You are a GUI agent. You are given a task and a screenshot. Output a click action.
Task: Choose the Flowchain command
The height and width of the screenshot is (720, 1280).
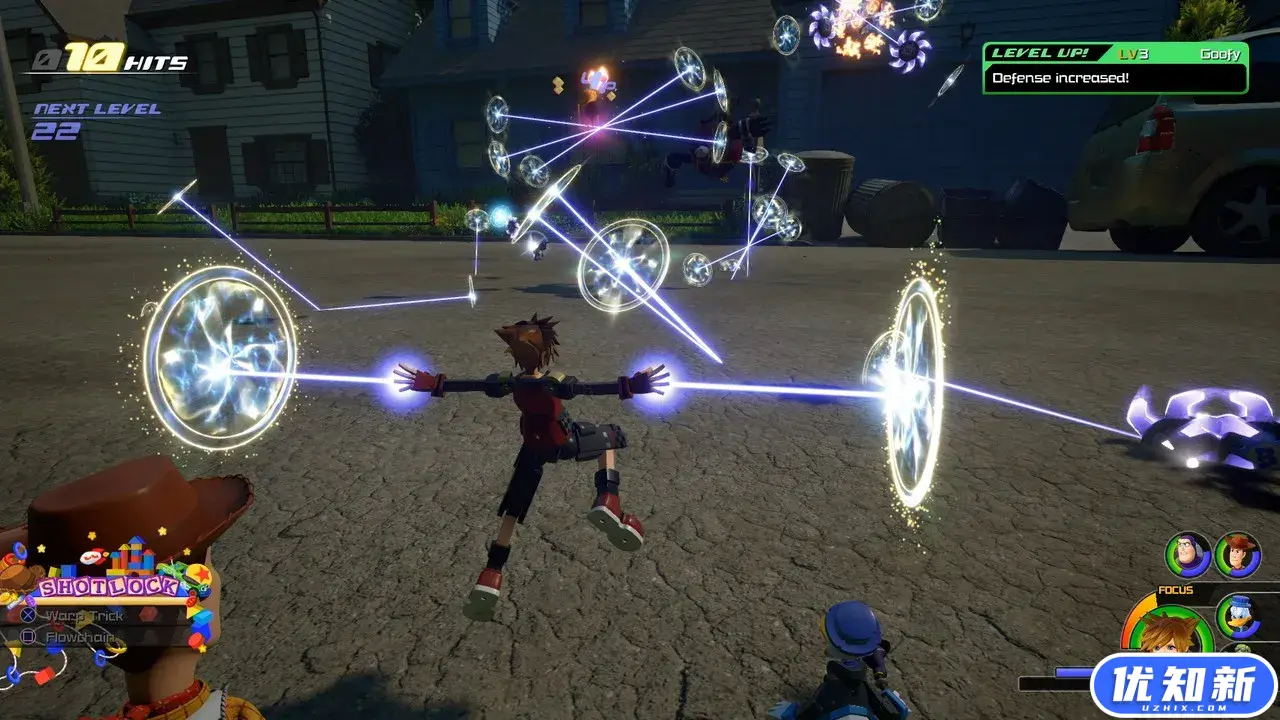pyautogui.click(x=82, y=637)
